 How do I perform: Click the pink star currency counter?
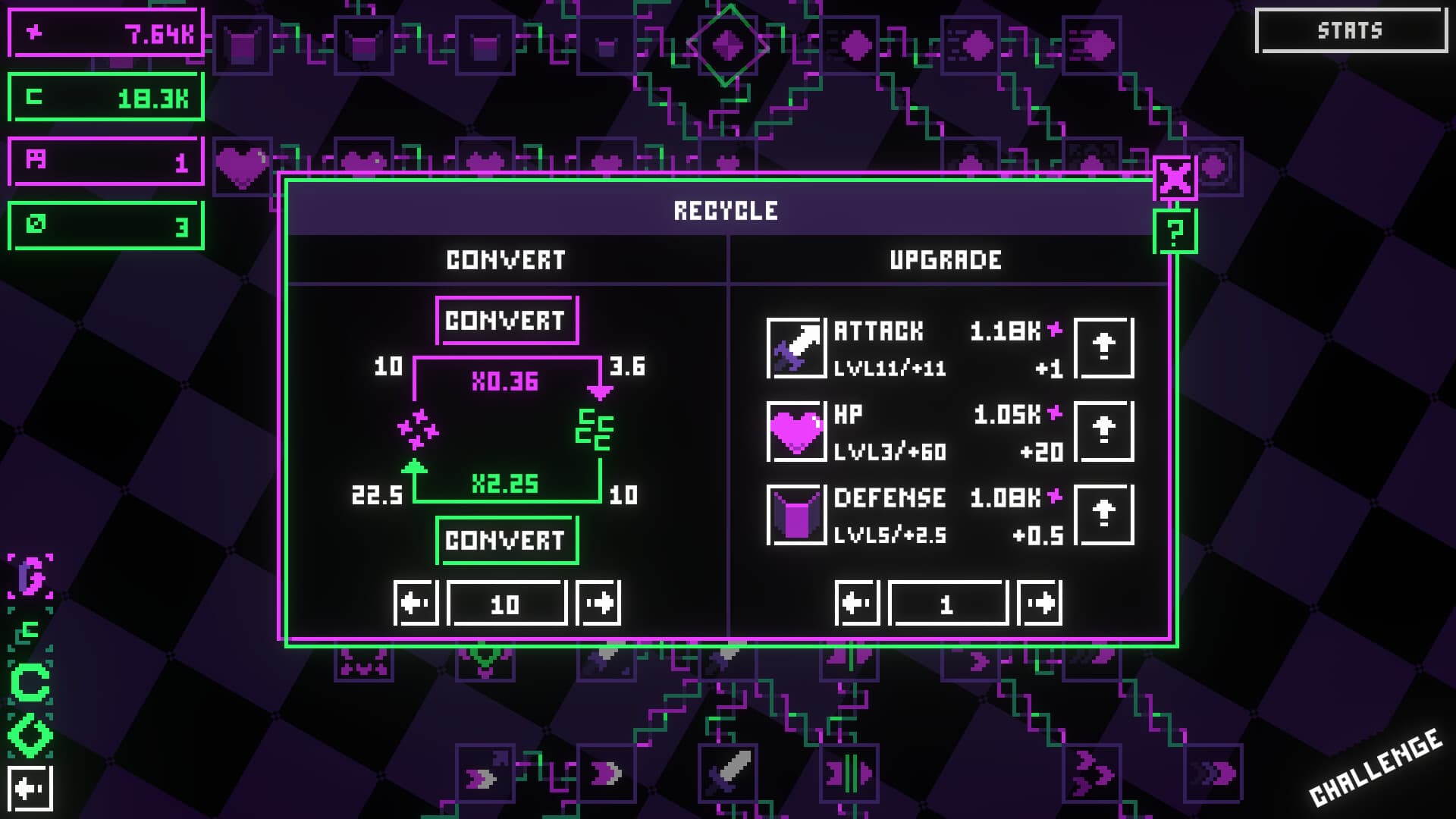(x=106, y=33)
